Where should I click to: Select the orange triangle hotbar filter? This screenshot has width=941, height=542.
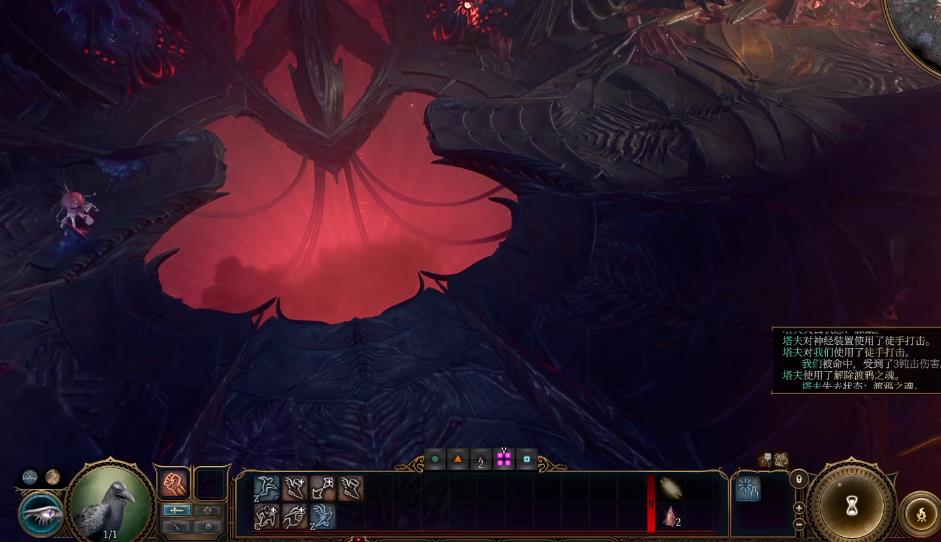pyautogui.click(x=458, y=460)
